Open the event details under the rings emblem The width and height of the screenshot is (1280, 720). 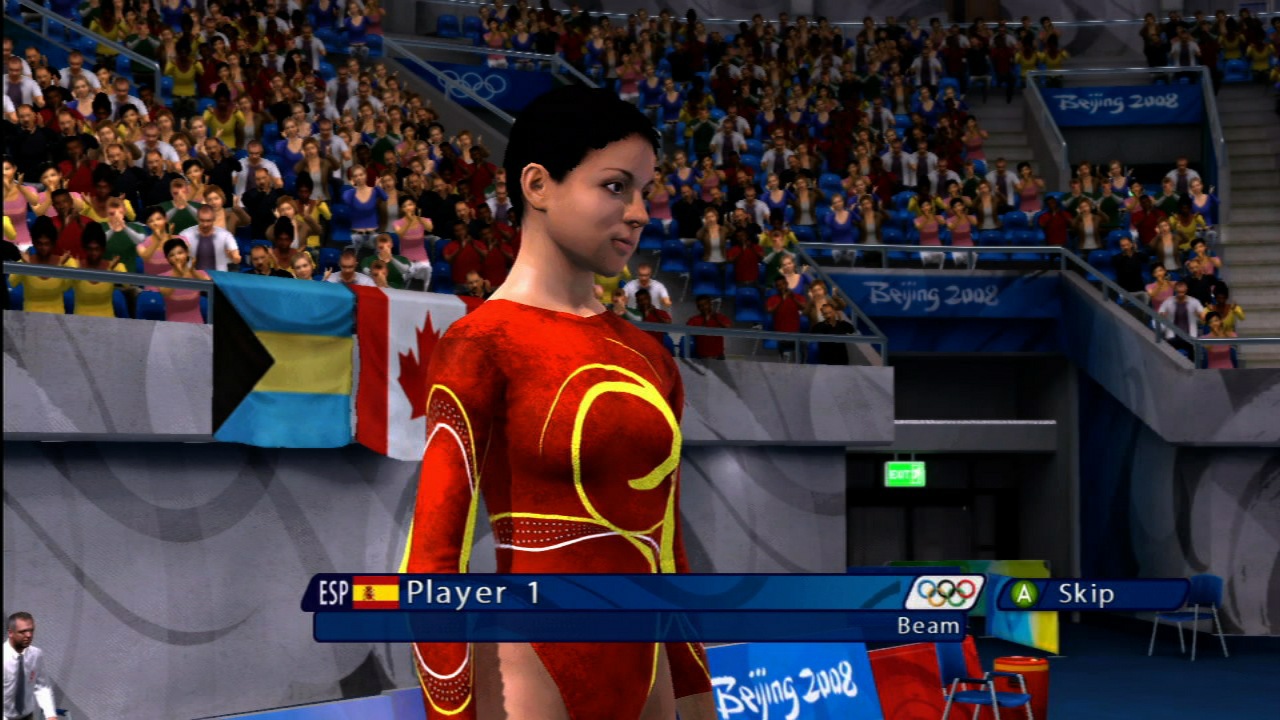pyautogui.click(x=929, y=627)
